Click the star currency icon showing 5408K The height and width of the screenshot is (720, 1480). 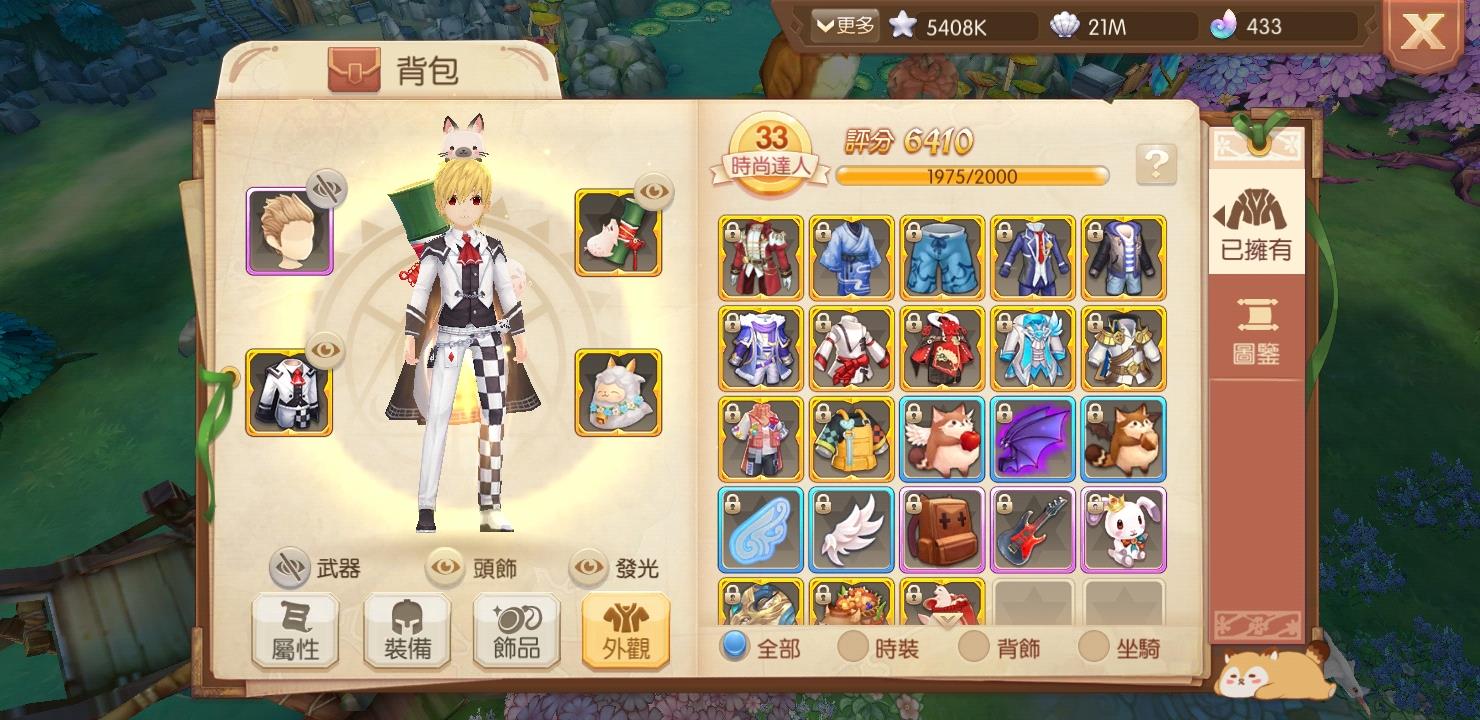click(903, 27)
